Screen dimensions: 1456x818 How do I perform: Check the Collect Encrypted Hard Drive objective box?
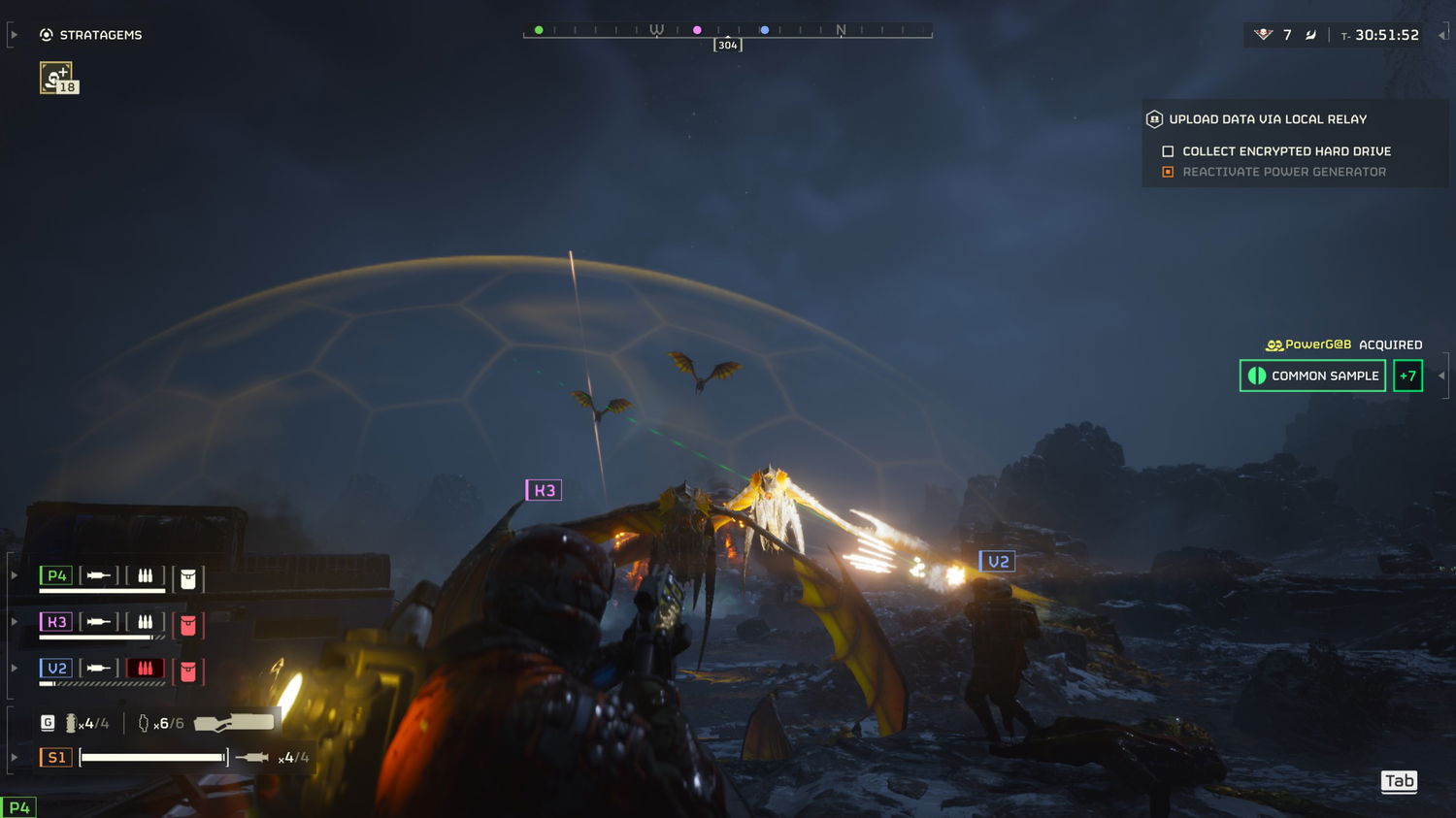click(1168, 151)
